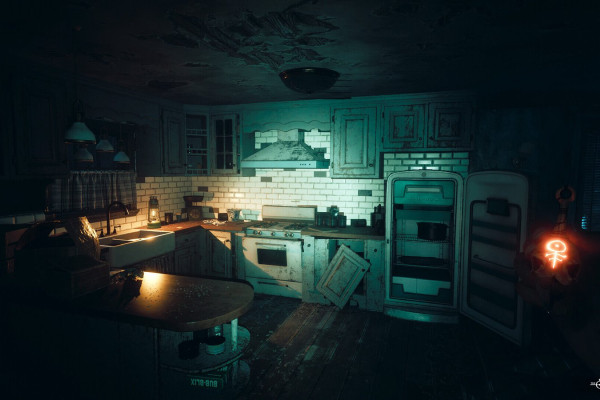
Task: Click the white circular HUD icon
Action: pos(596,383)
